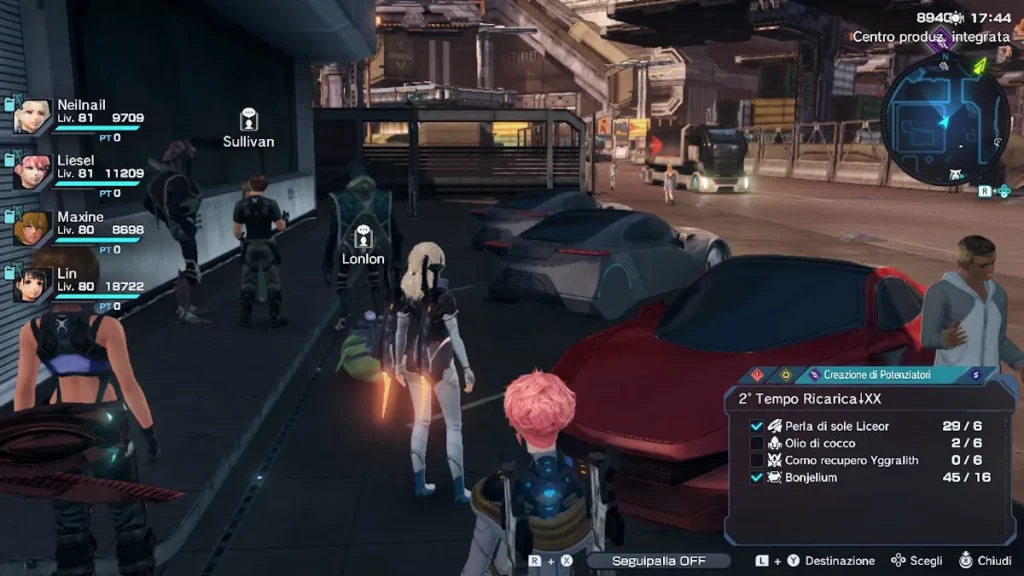Viewport: 1024px width, 576px height.
Task: Select Liesel's party portrait
Action: (32, 171)
